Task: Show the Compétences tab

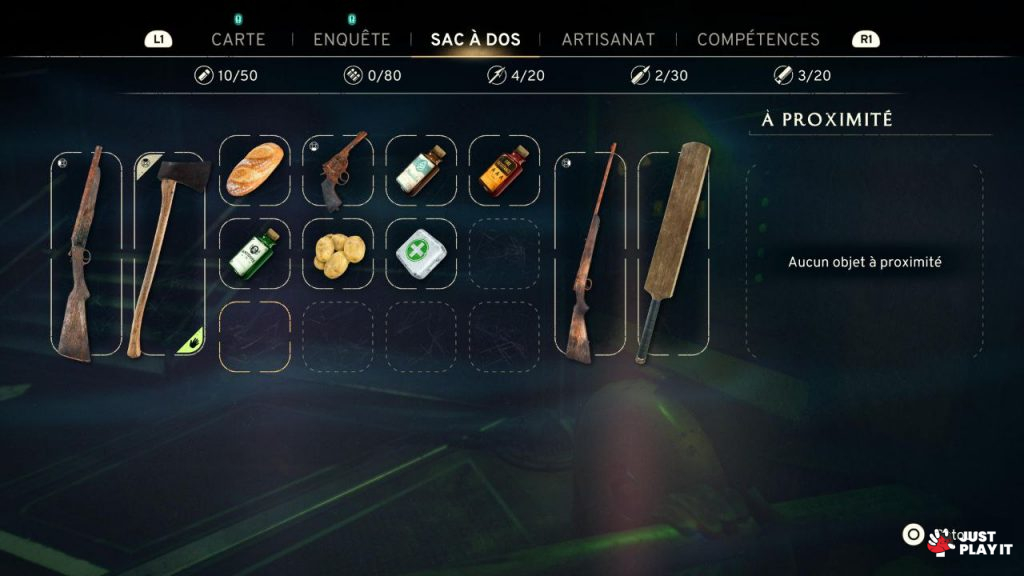Action: 758,40
